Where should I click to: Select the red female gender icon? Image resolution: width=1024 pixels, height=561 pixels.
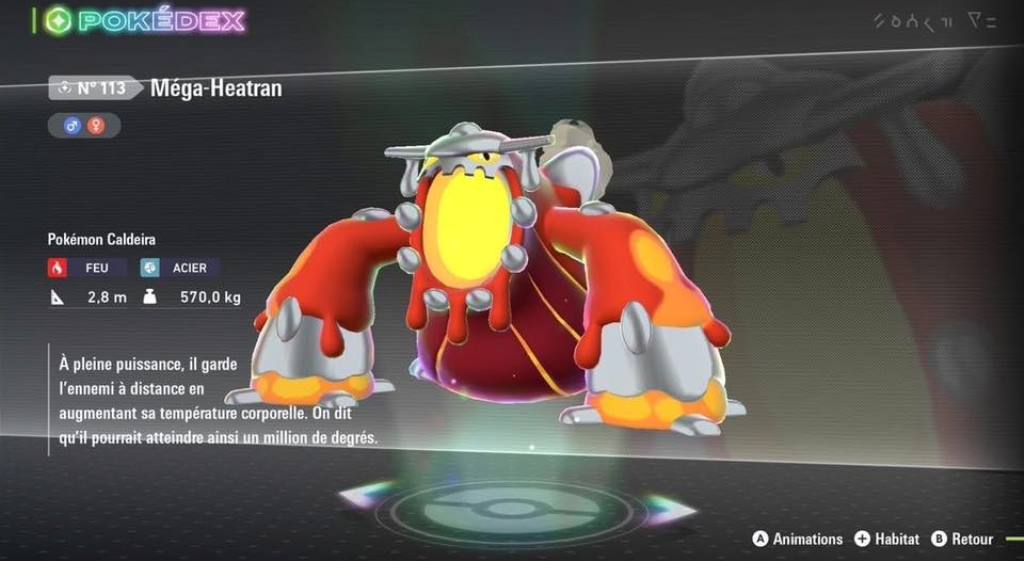click(x=99, y=125)
